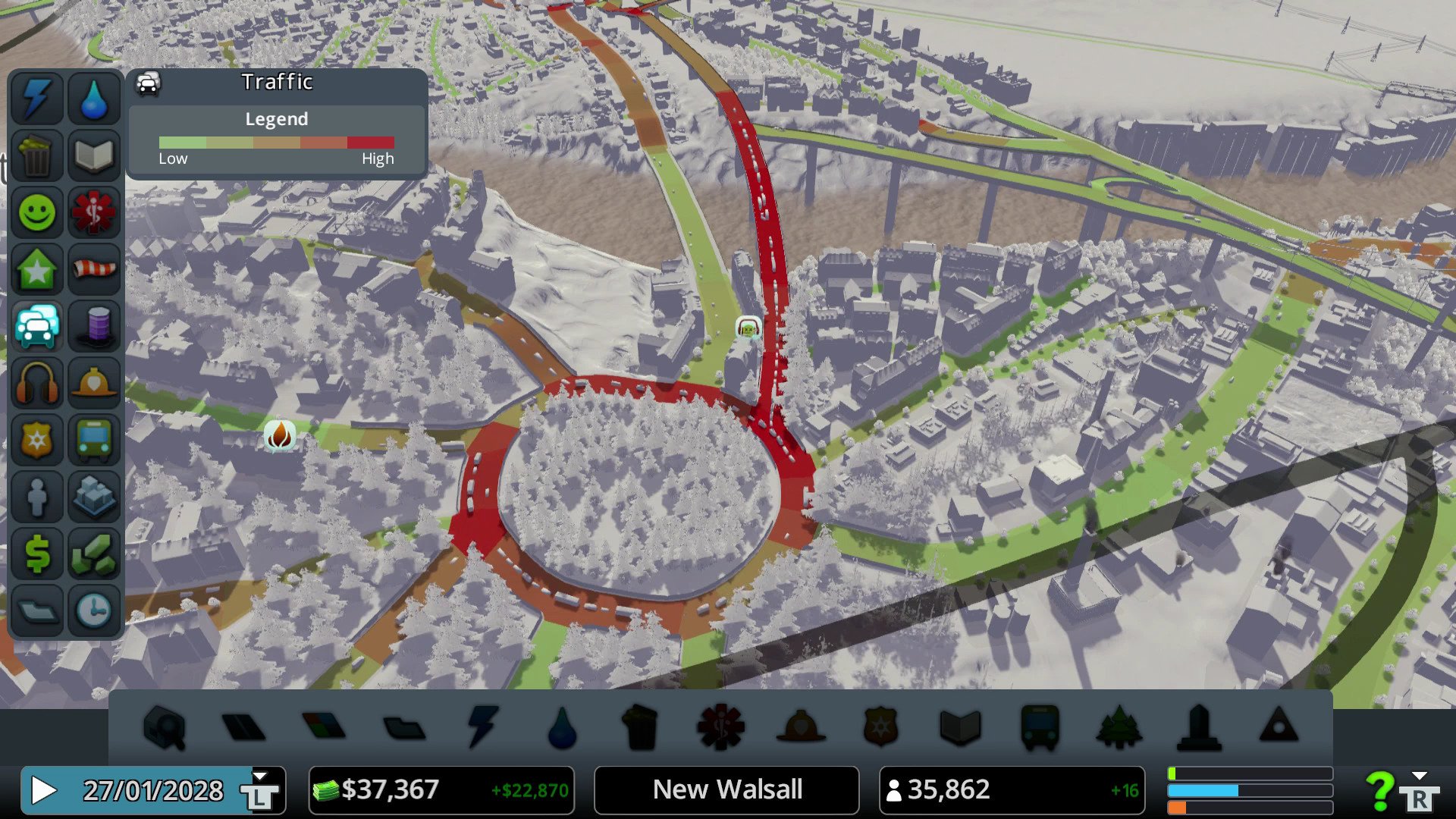Choose the Zoning tool in the build bar
Viewport: 1456px width, 819px height.
[x=324, y=726]
